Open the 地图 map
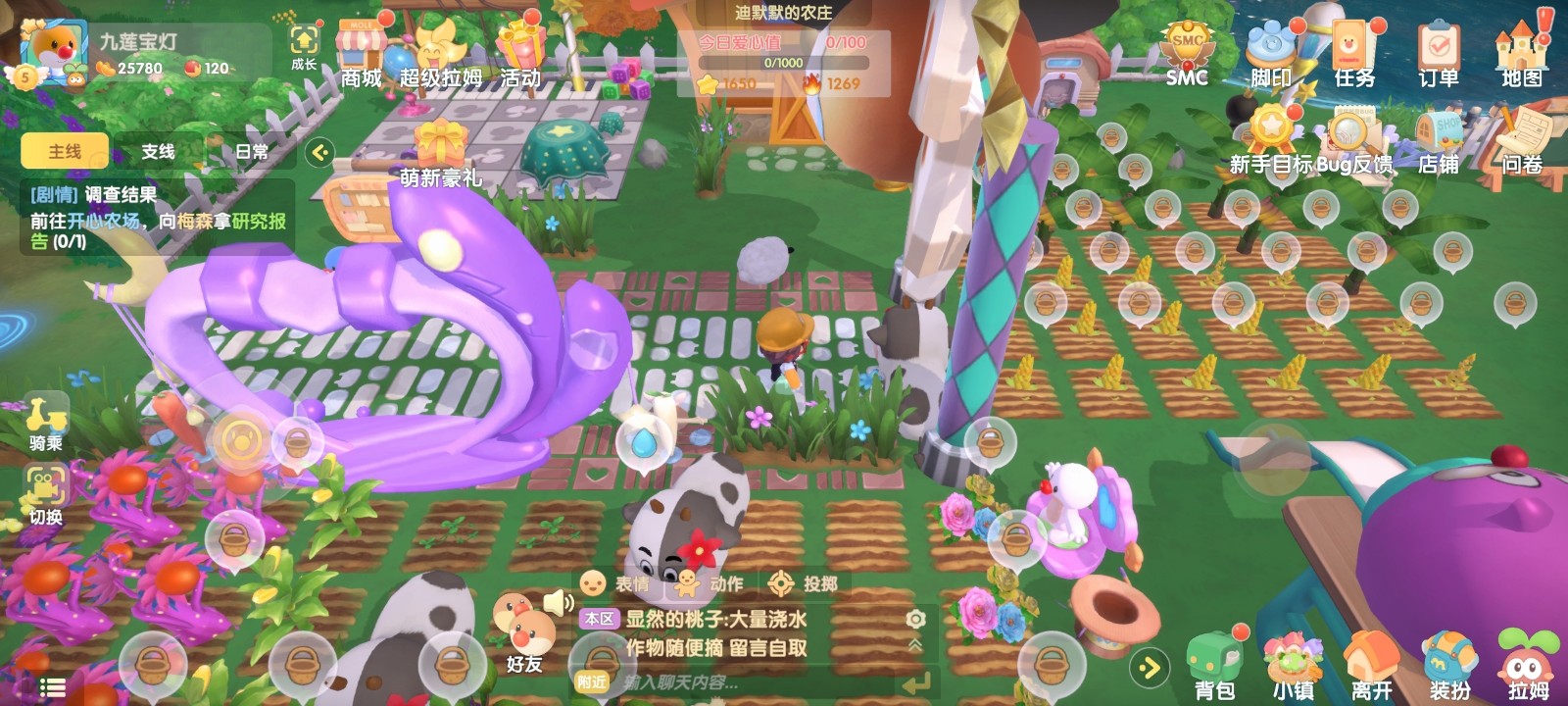The height and width of the screenshot is (706, 1568). click(x=1521, y=54)
